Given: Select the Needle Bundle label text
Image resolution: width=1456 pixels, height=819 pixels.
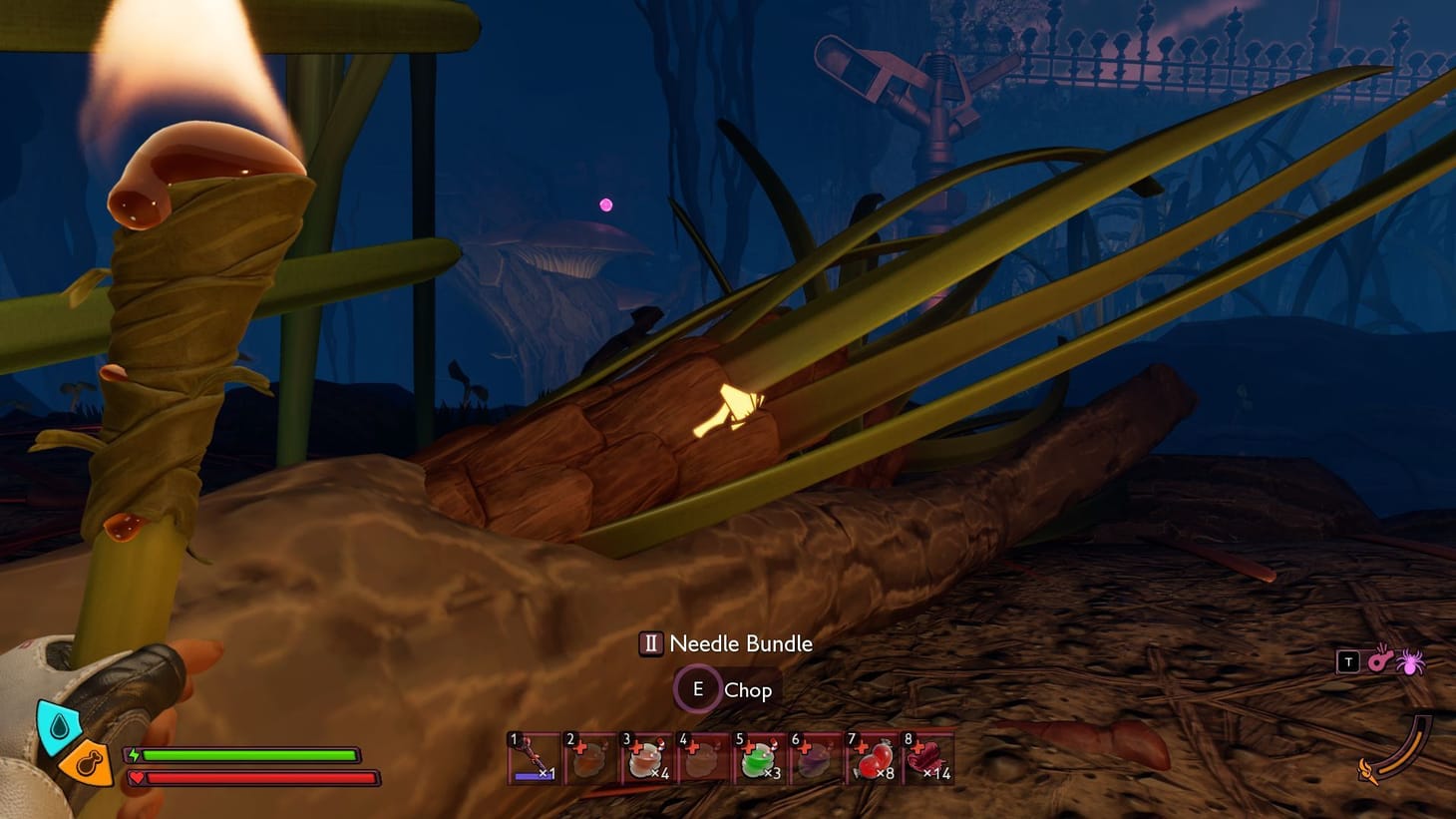Looking at the screenshot, I should (x=741, y=642).
